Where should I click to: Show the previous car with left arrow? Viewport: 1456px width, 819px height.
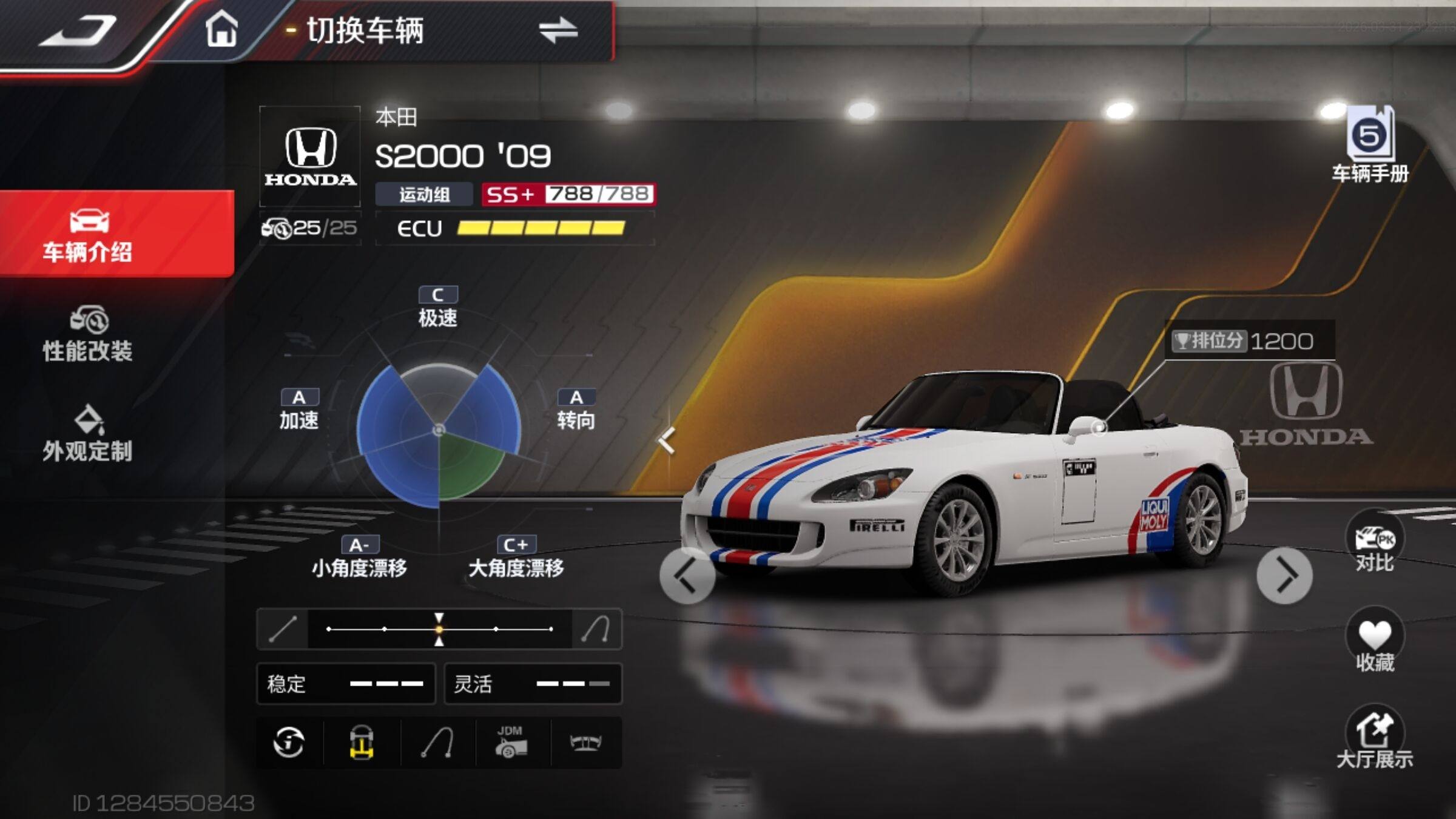[687, 576]
